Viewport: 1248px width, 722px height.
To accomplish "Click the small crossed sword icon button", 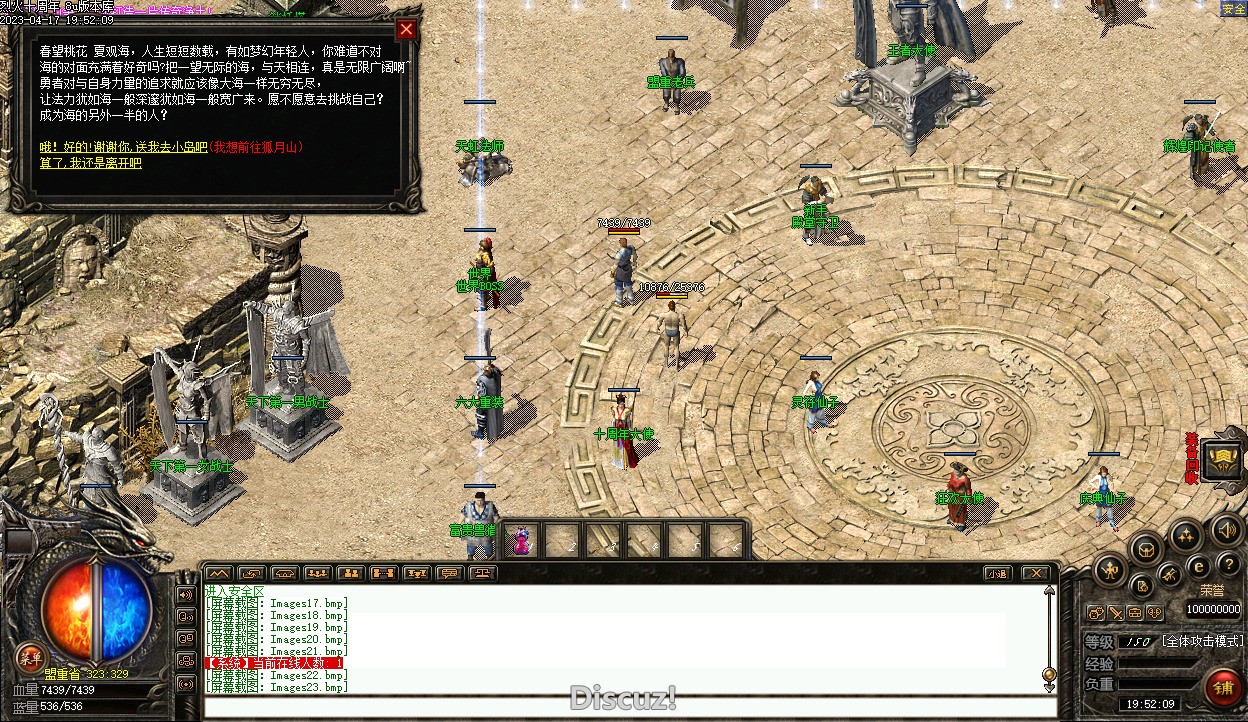I will click(x=1116, y=612).
